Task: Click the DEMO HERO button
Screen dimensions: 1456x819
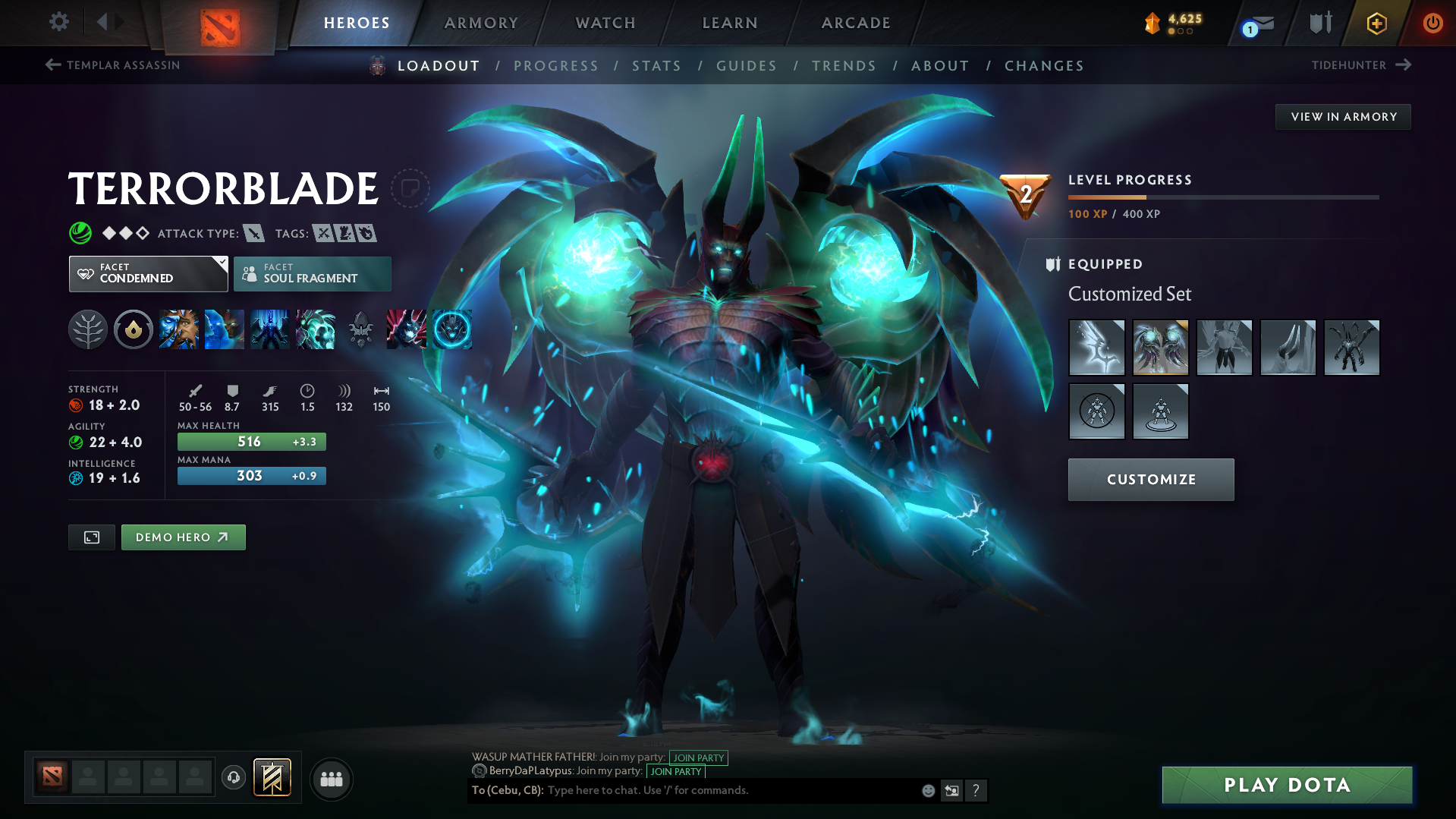Action: click(x=183, y=537)
